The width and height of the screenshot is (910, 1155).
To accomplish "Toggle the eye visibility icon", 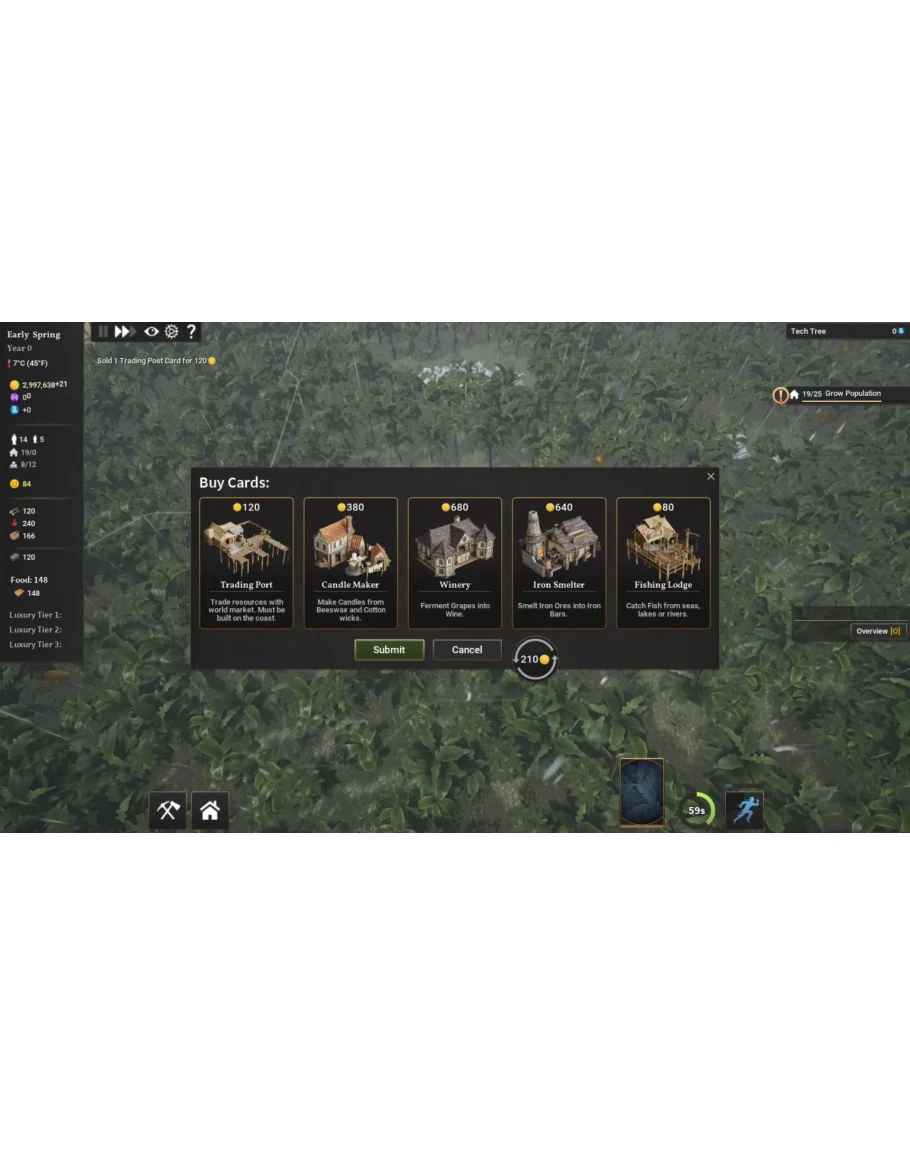I will 151,331.
